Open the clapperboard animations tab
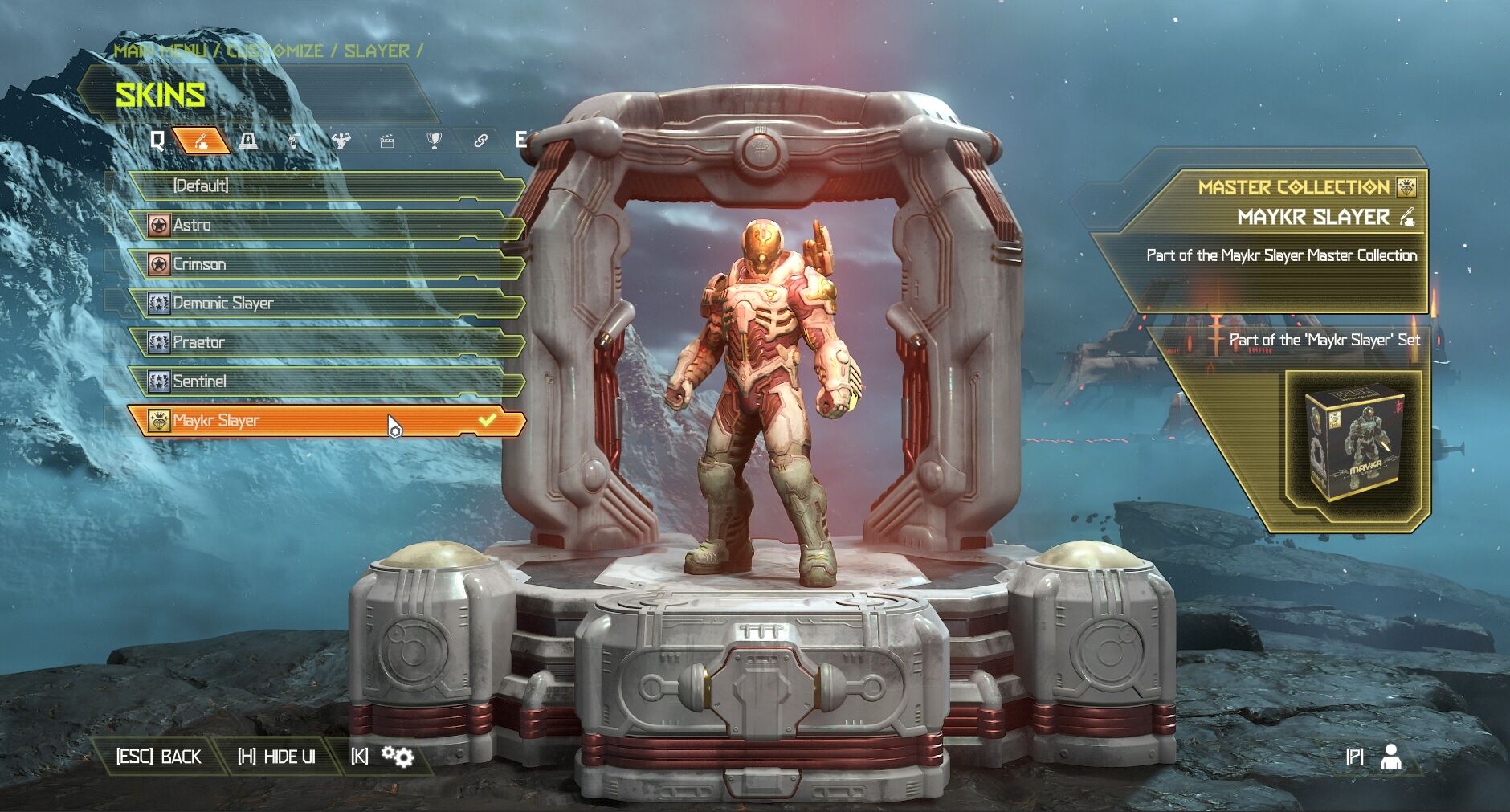The image size is (1510, 812). pos(387,141)
